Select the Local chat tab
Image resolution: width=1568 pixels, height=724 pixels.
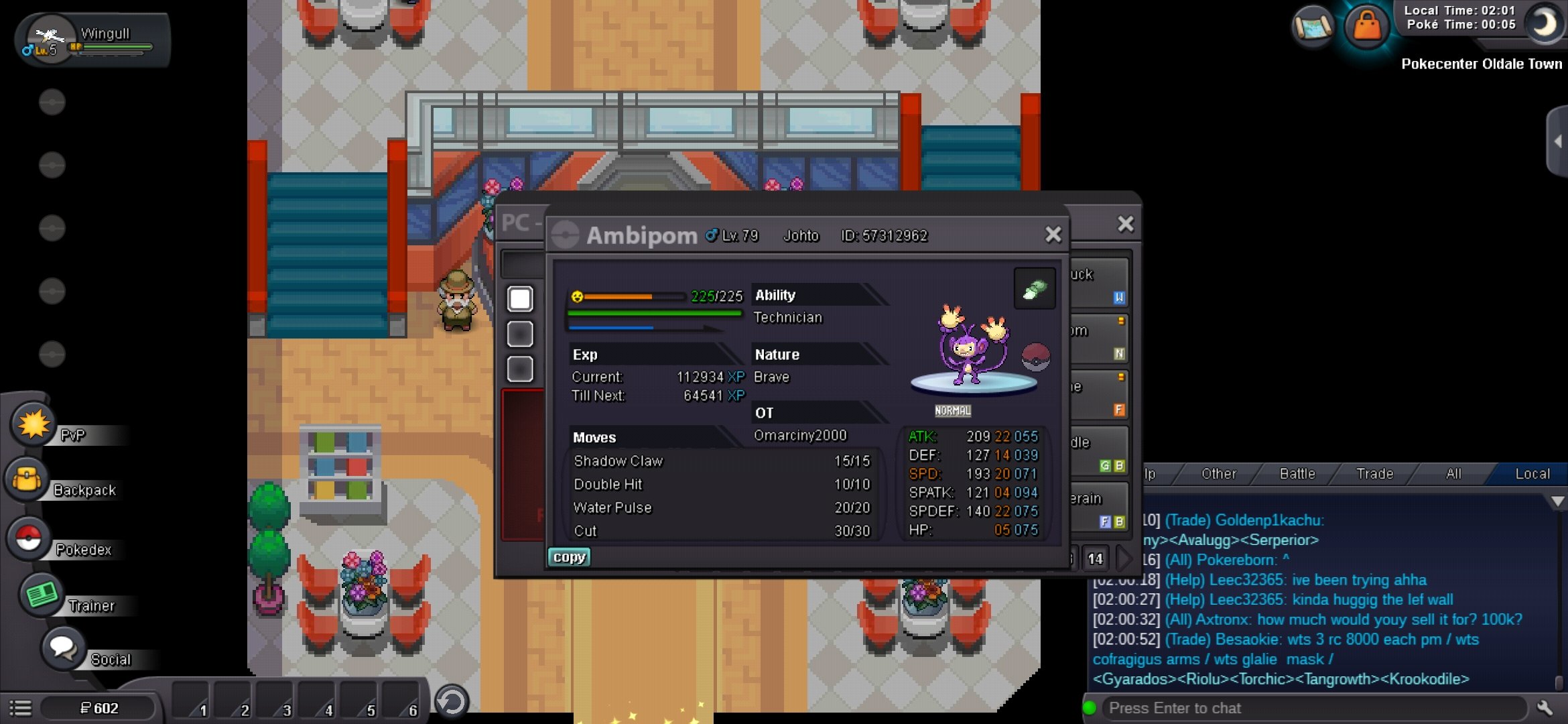[x=1532, y=474]
